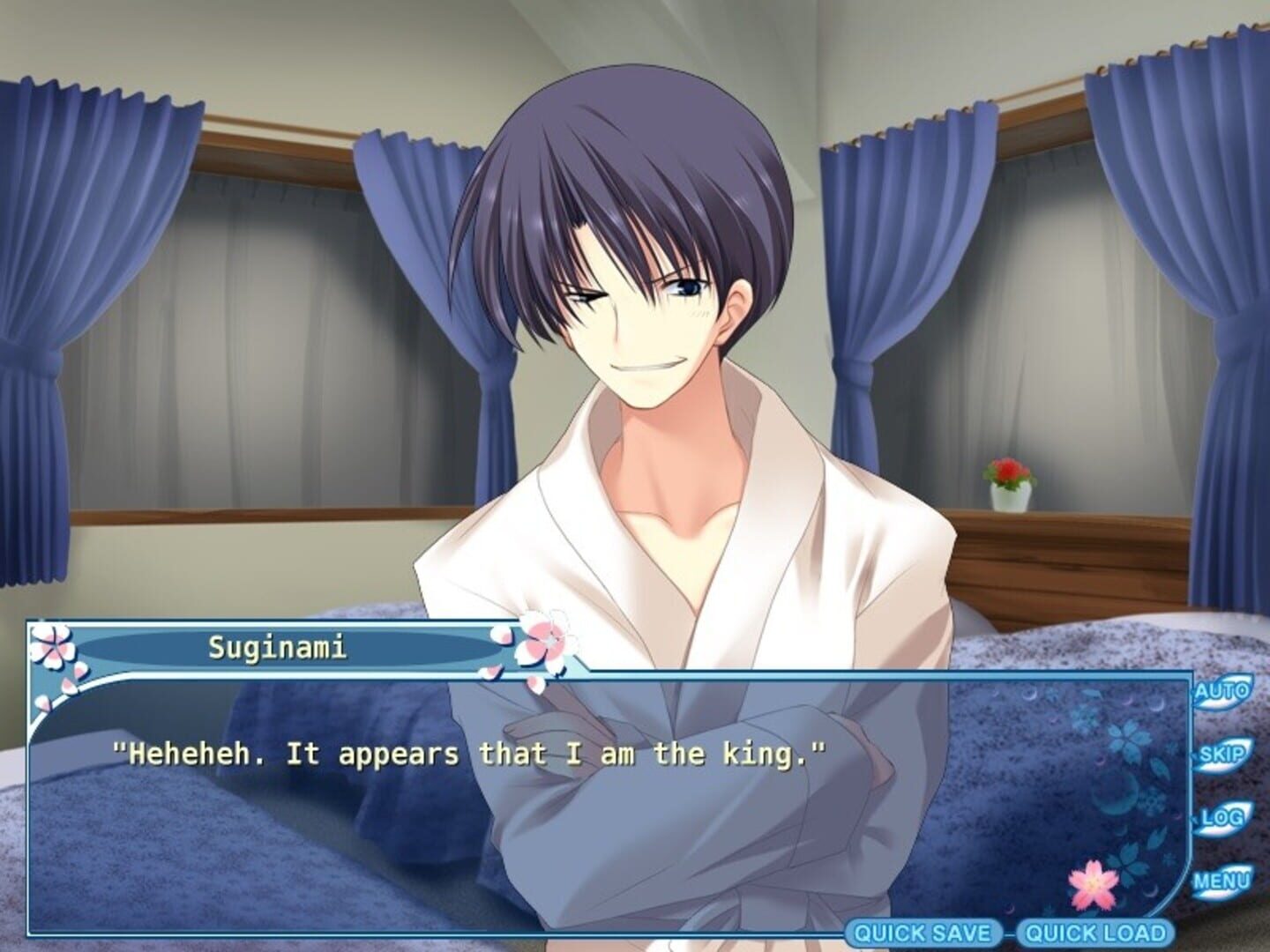Open the backlog of past dialogue

(1225, 820)
